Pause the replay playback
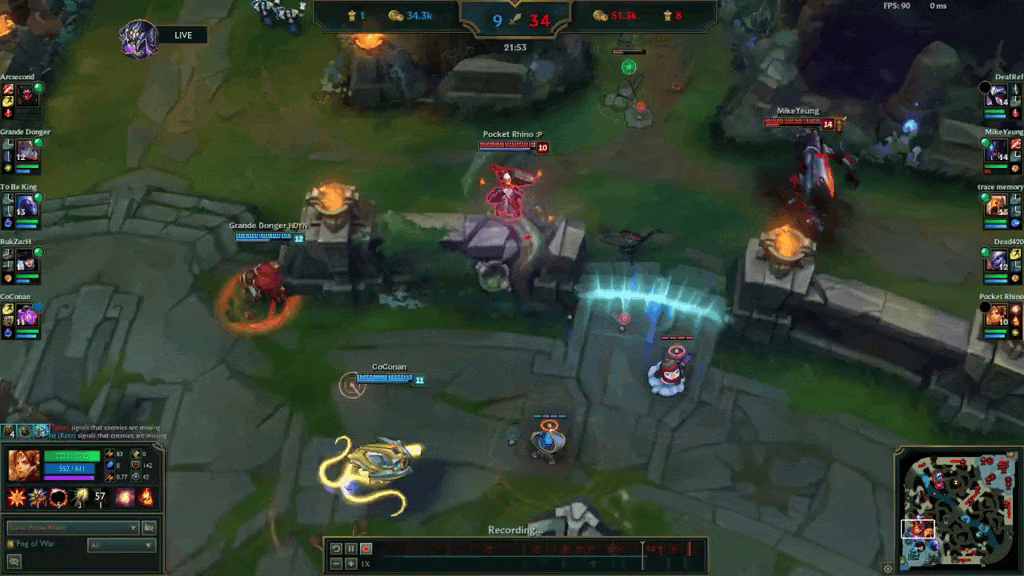This screenshot has height=576, width=1024. pos(351,548)
